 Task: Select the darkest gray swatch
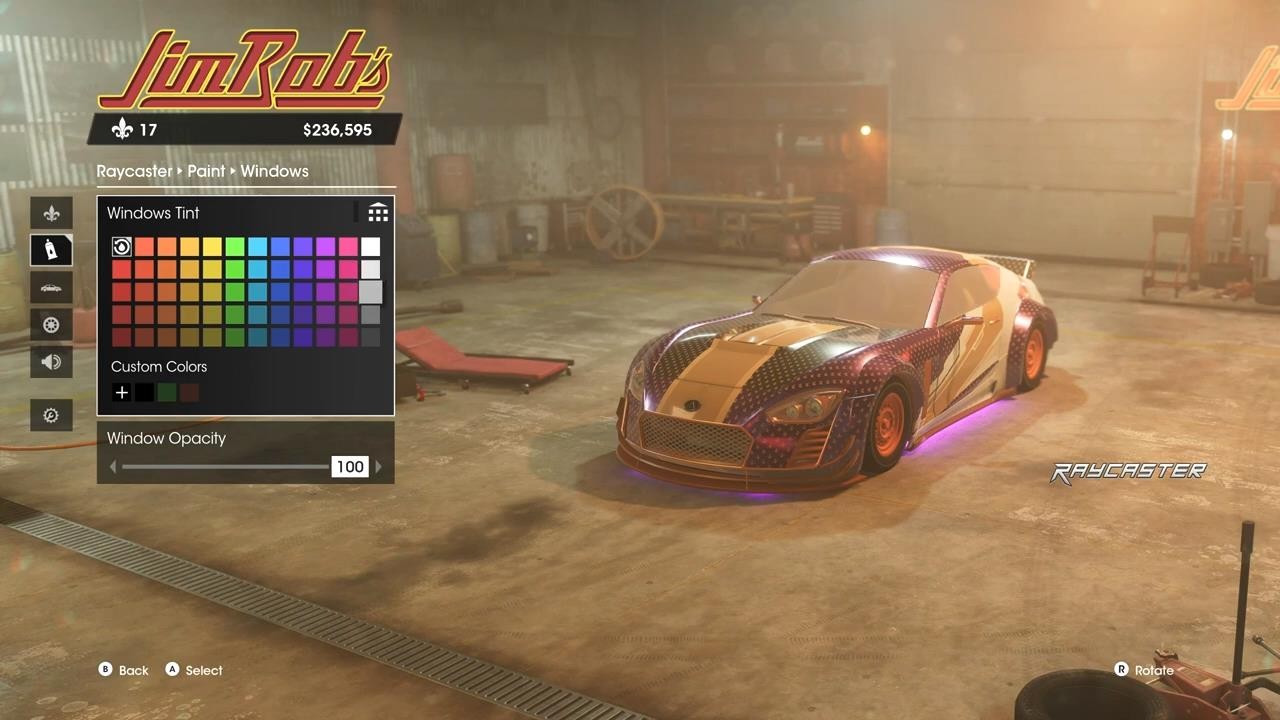pos(370,337)
